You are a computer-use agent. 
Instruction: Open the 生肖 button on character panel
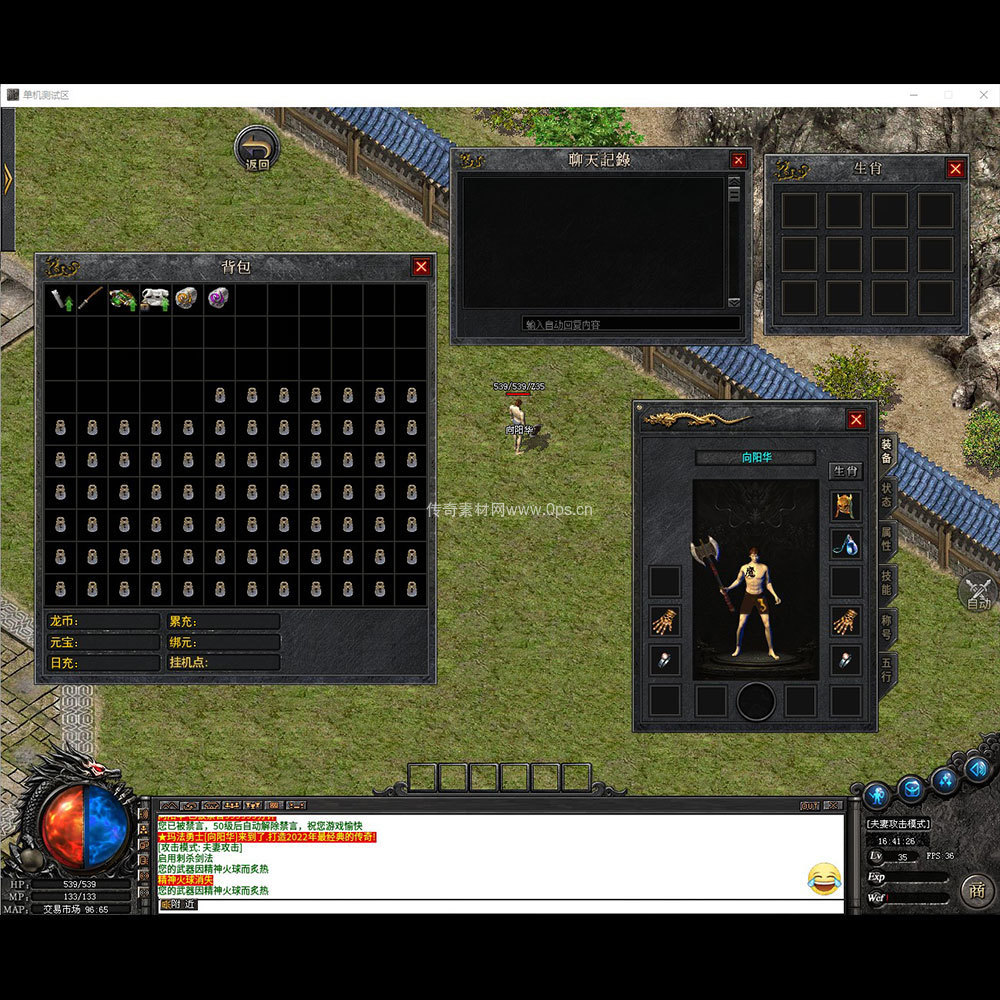coord(845,471)
